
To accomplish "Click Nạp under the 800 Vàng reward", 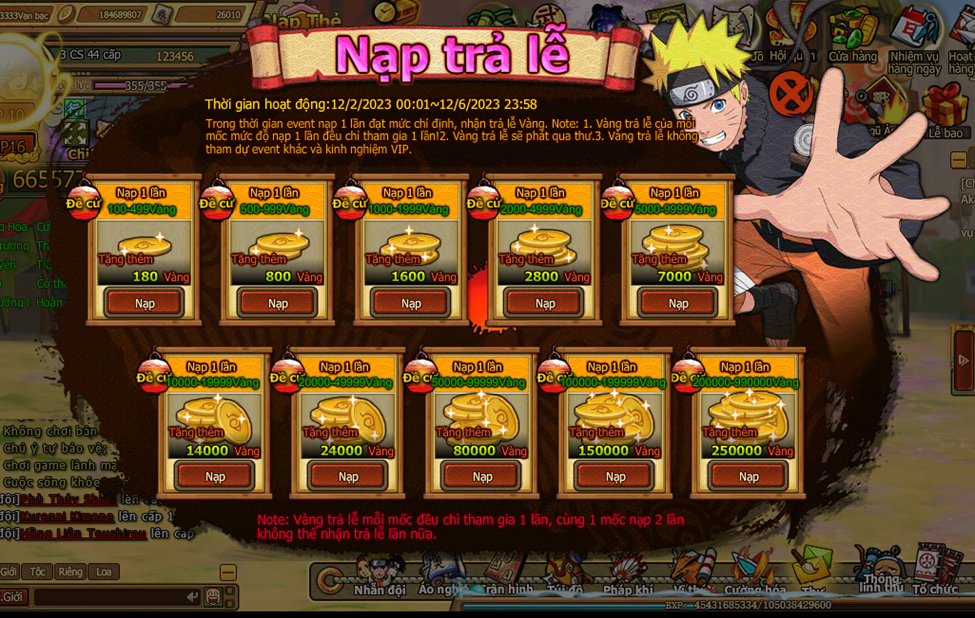I will coord(278,303).
